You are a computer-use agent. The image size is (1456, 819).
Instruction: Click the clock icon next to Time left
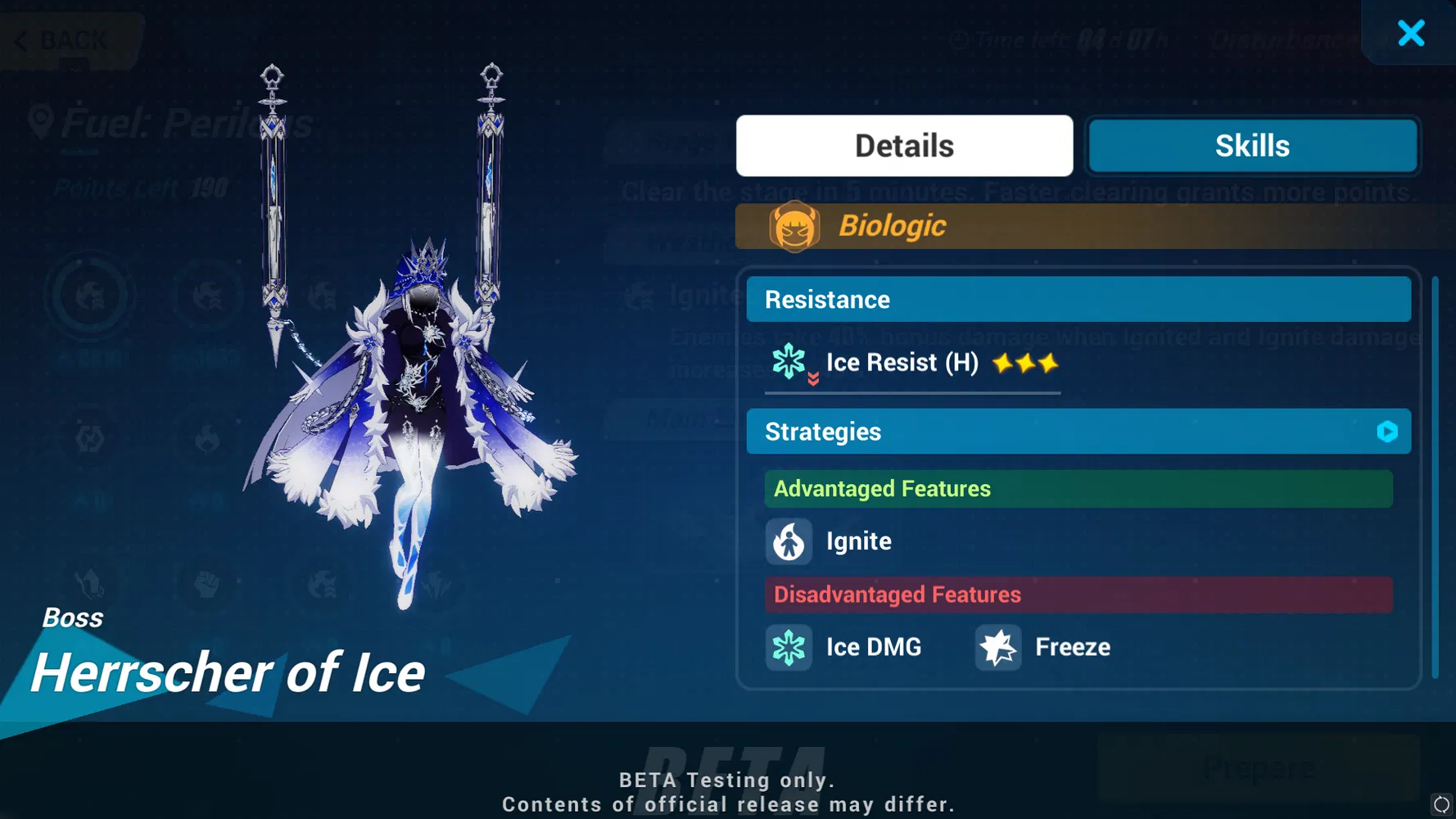click(x=958, y=38)
